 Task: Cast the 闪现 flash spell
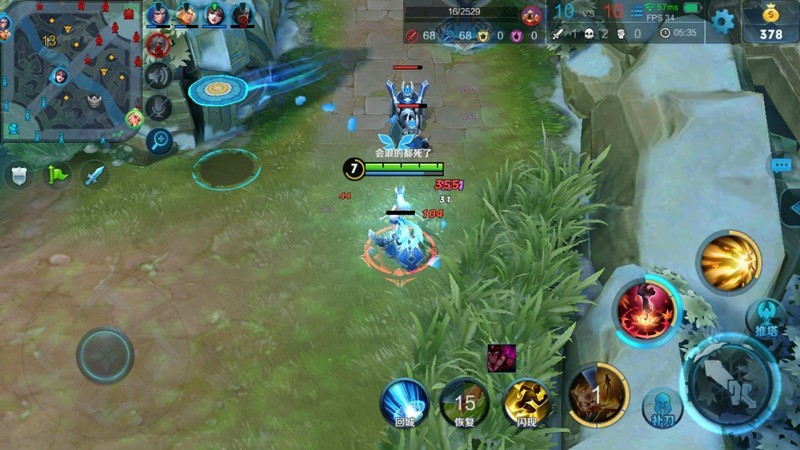click(527, 403)
